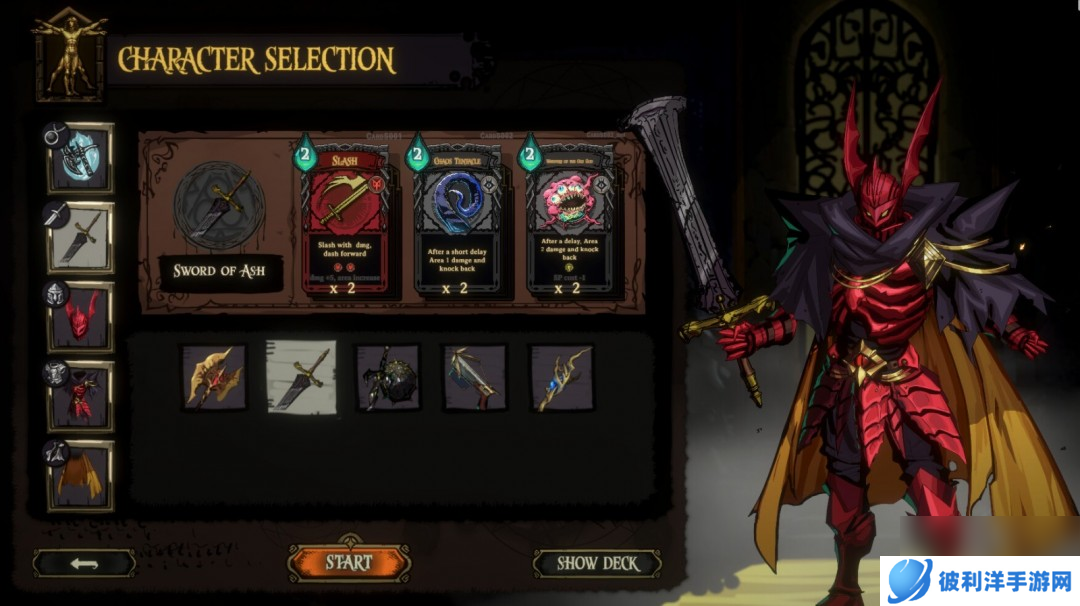Open the red body armor slot
Image resolution: width=1080 pixels, height=606 pixels.
[80, 396]
